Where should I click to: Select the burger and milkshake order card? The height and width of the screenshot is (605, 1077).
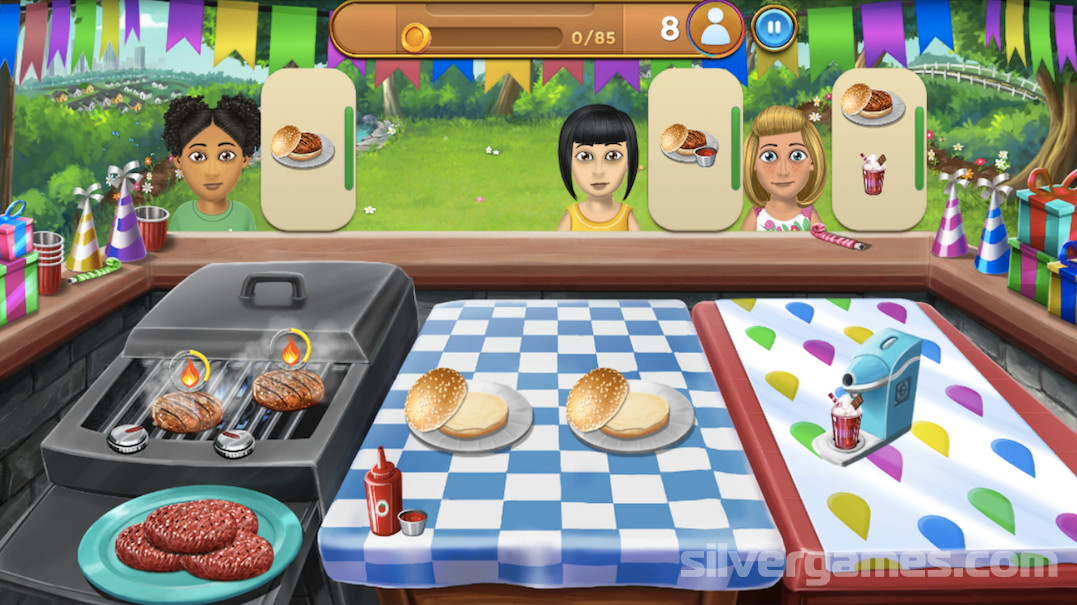pyautogui.click(x=877, y=148)
